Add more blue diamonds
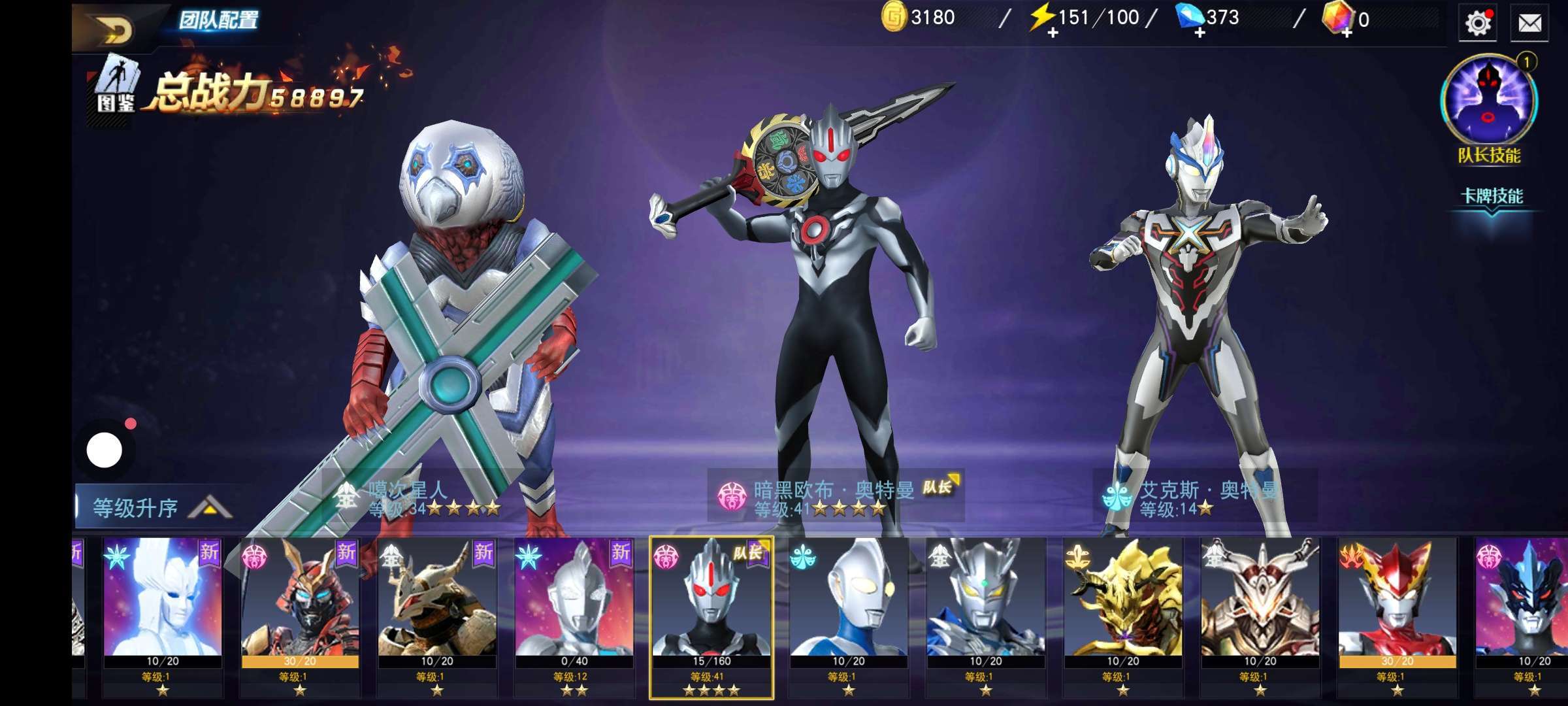 (x=1200, y=33)
